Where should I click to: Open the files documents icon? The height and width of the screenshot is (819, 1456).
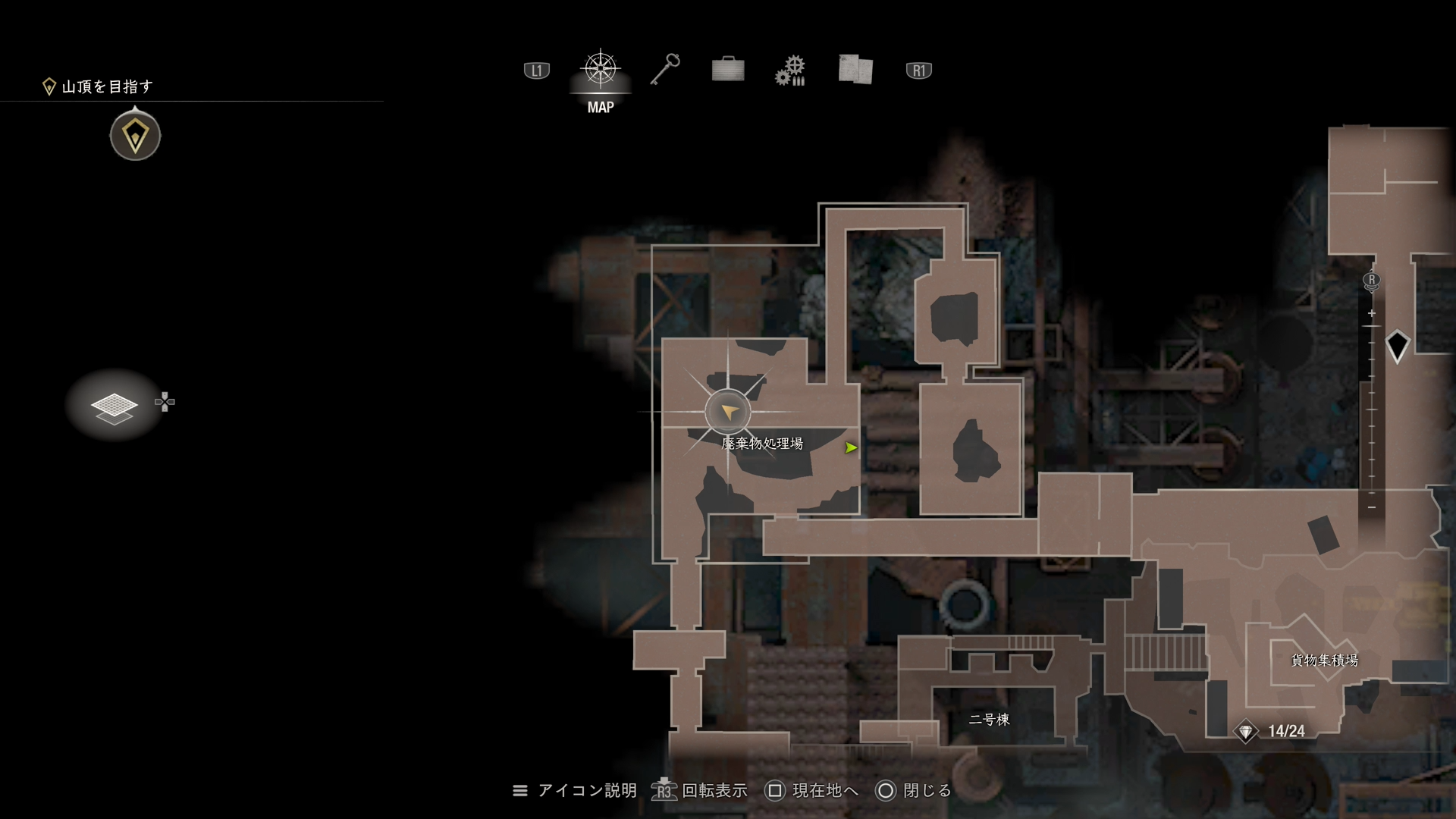point(855,70)
